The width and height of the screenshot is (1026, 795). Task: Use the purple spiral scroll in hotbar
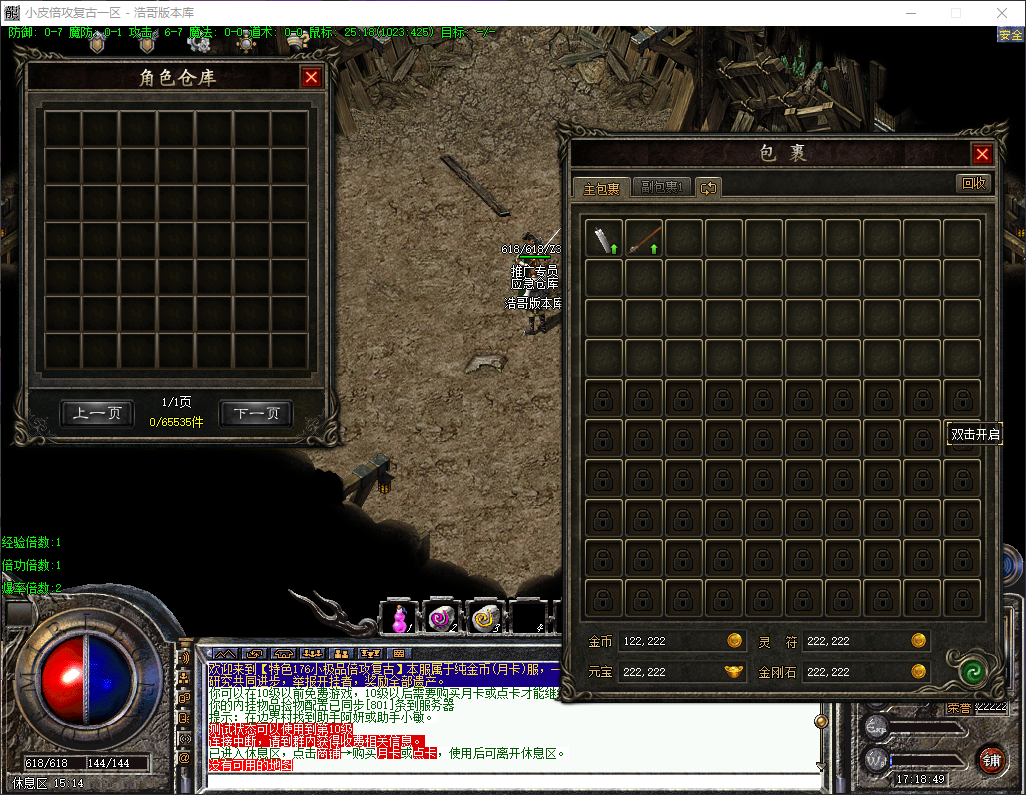pyautogui.click(x=440, y=618)
